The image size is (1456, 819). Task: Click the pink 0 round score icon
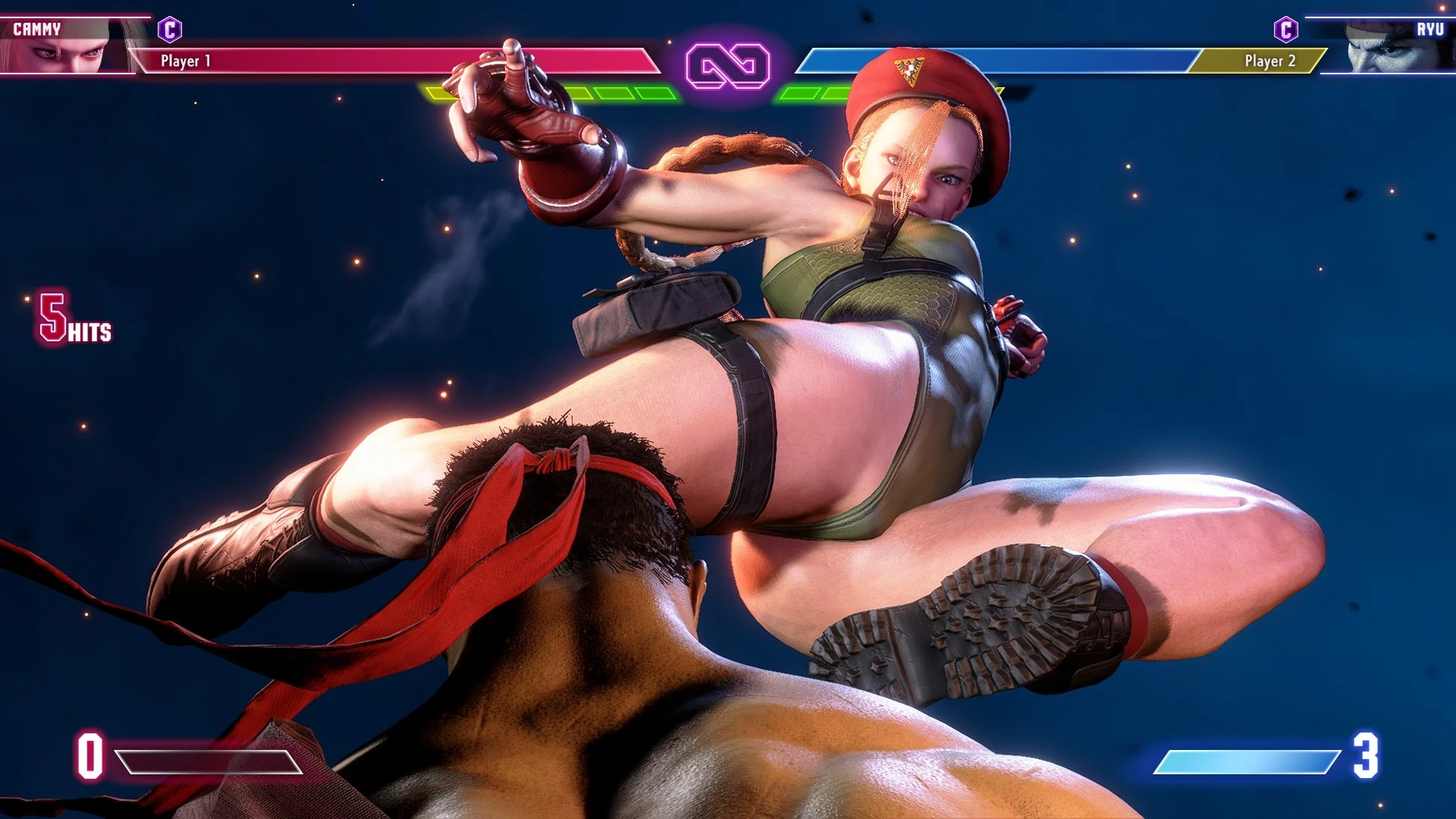pyautogui.click(x=89, y=757)
